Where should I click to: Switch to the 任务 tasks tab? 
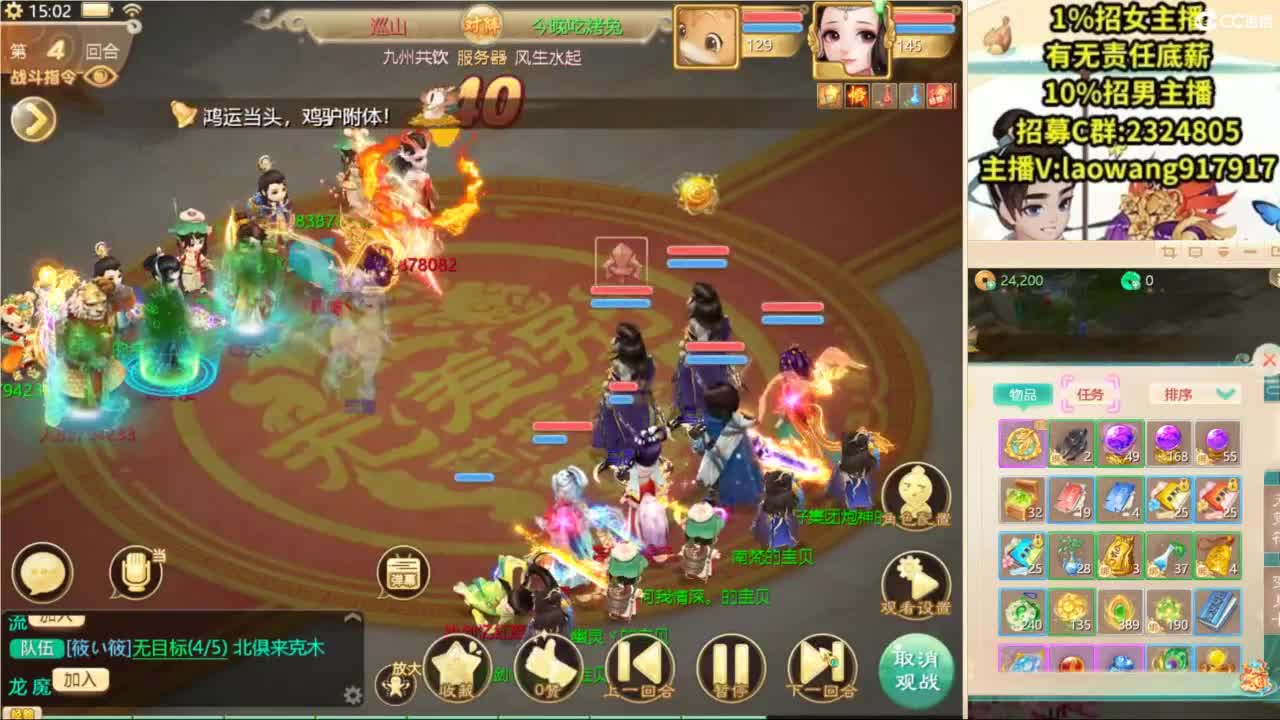tap(1091, 394)
